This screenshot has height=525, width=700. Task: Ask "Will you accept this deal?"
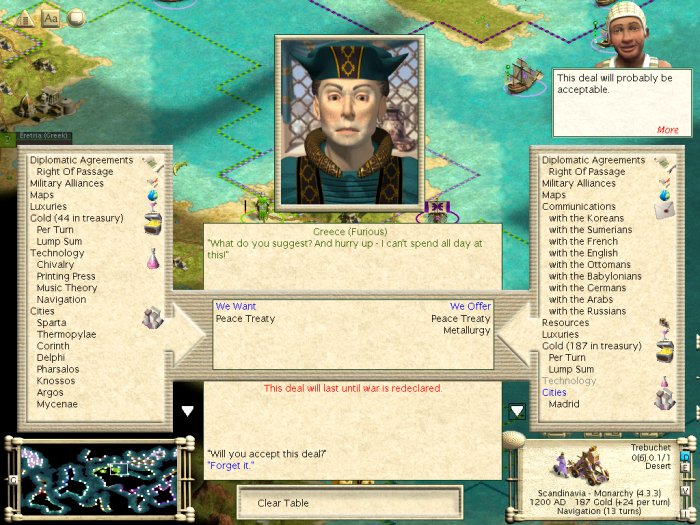[x=266, y=454]
